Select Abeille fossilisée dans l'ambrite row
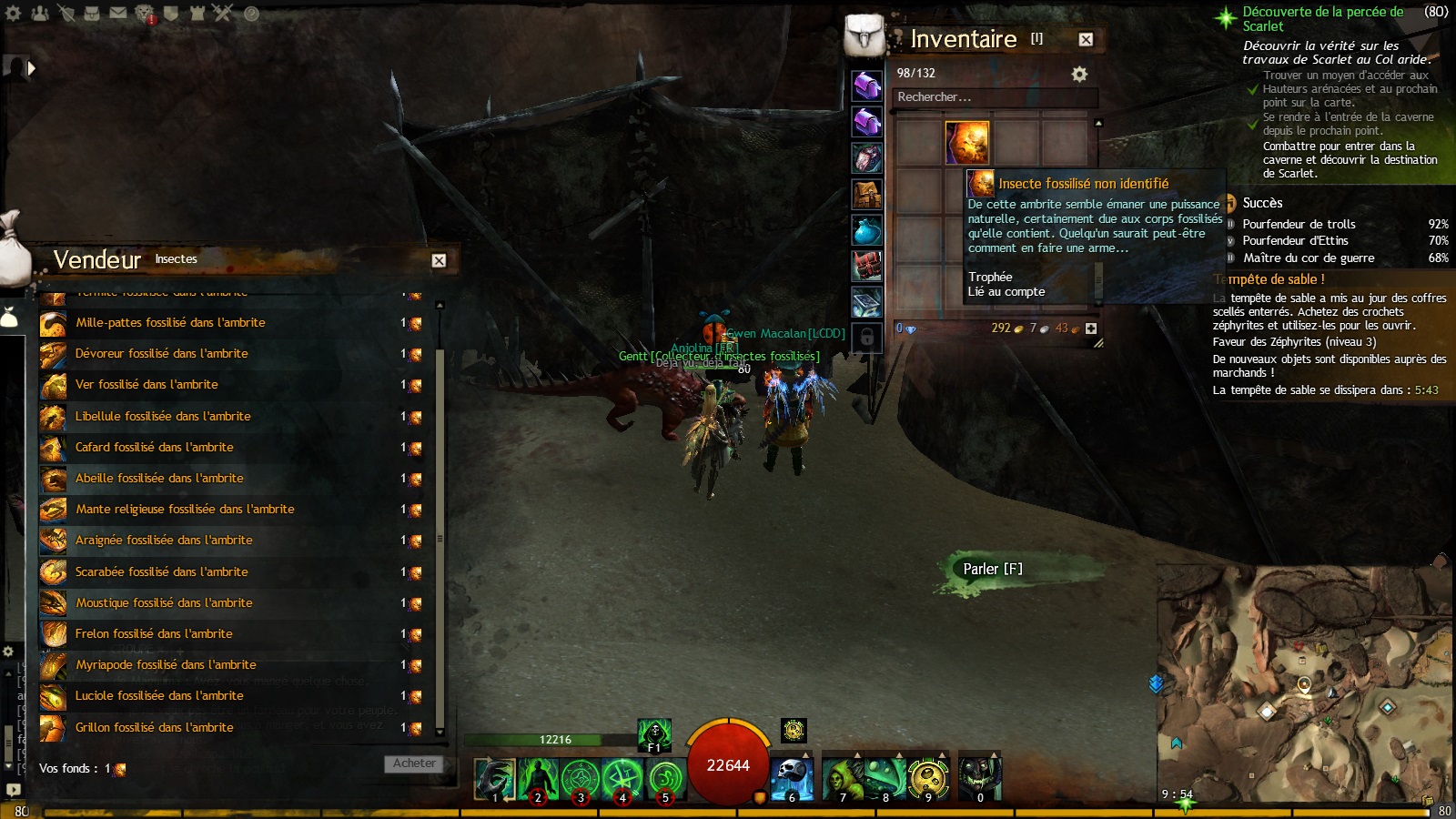The image size is (1456, 819). (159, 479)
